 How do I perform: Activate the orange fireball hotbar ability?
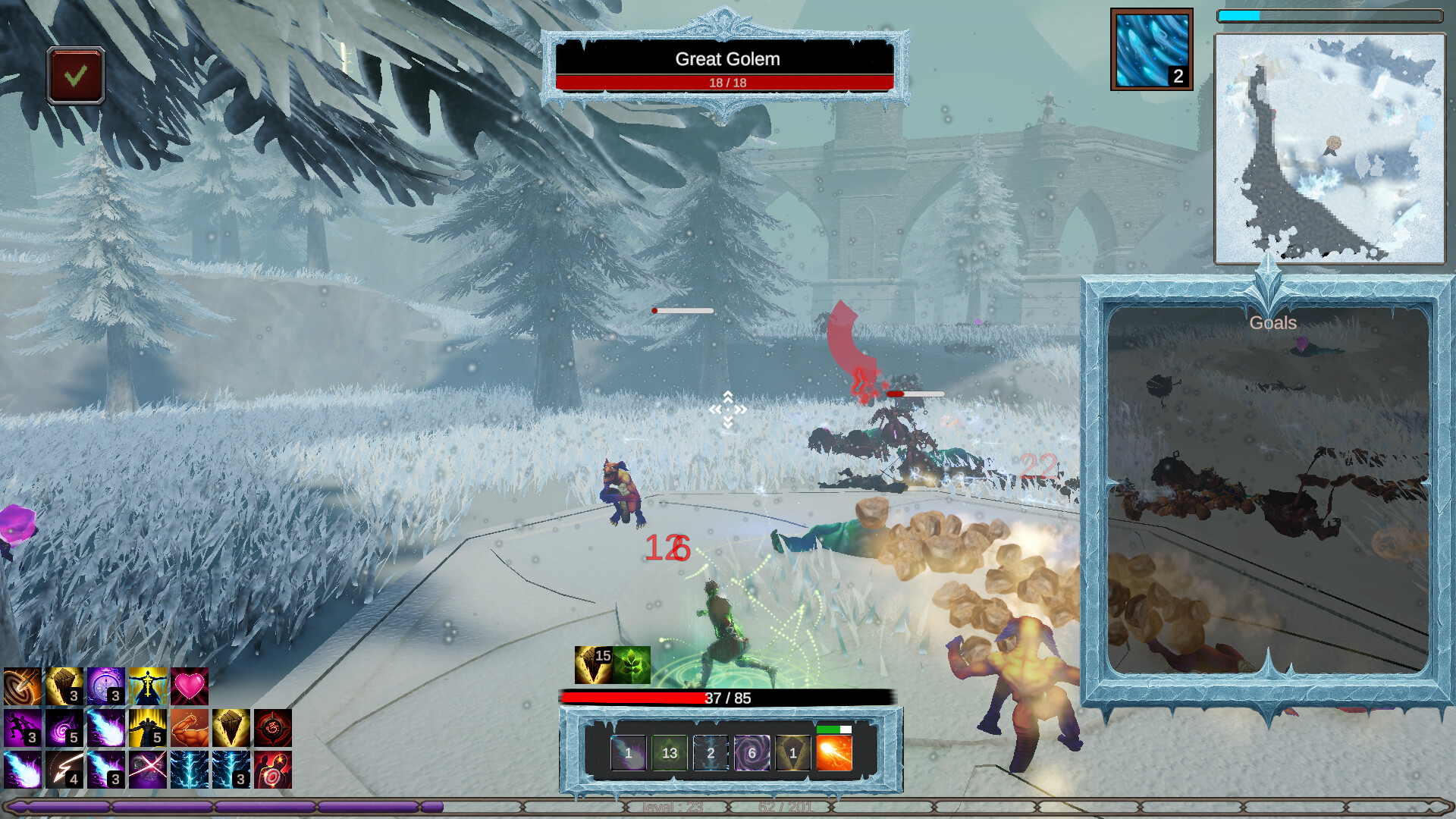[x=833, y=753]
